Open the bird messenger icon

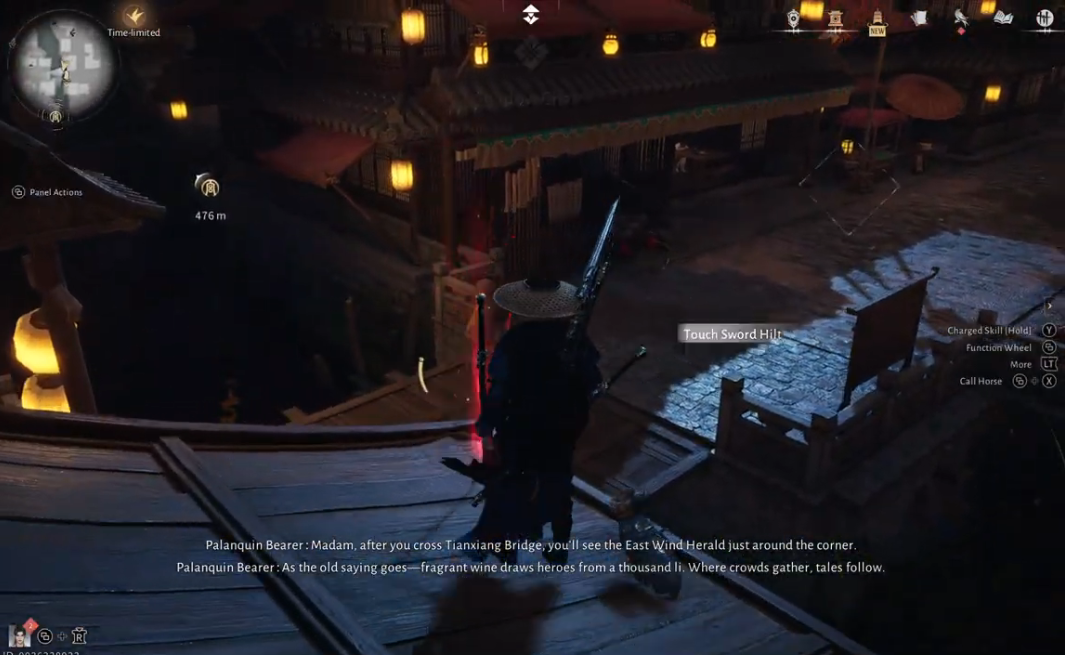point(961,19)
